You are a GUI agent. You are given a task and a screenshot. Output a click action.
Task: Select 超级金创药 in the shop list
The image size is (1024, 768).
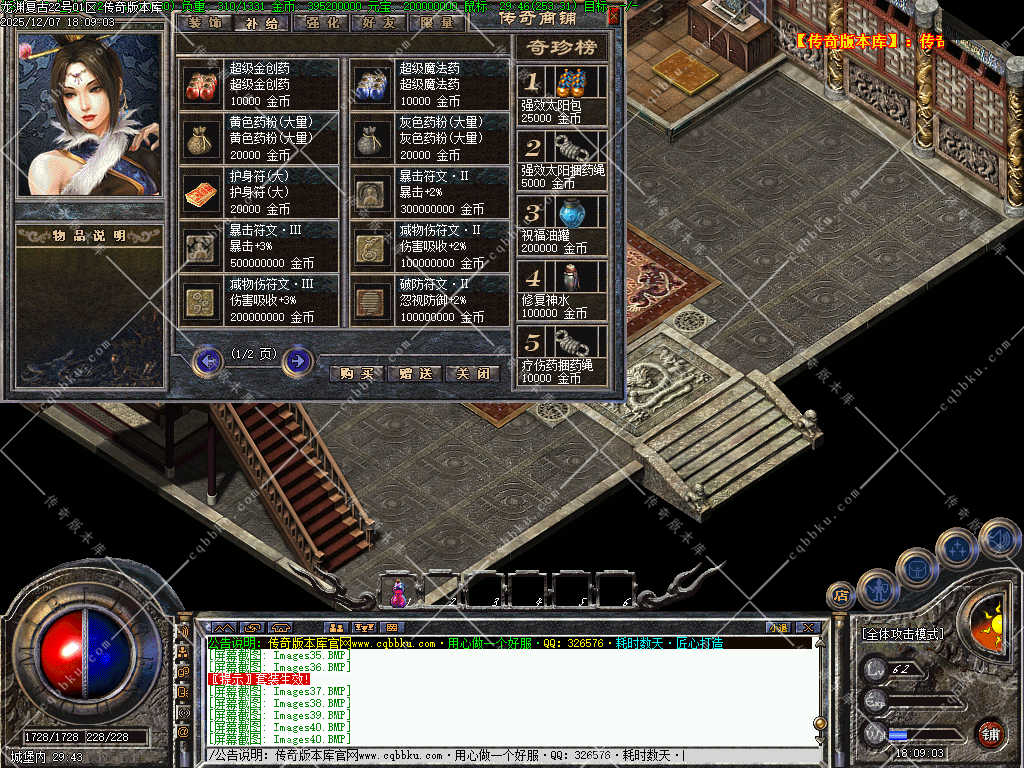tap(259, 84)
